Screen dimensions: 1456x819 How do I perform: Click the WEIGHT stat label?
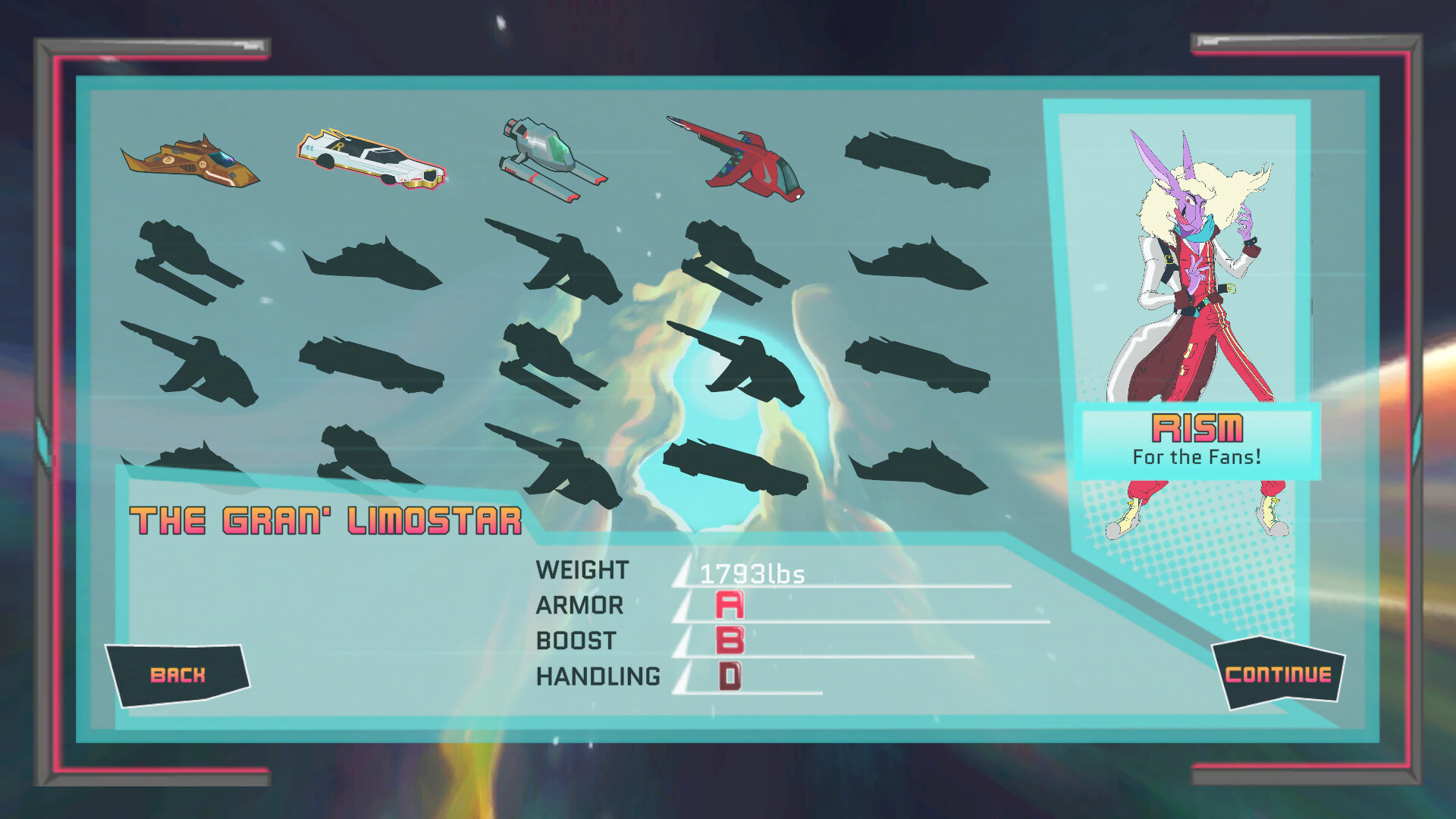tap(581, 570)
